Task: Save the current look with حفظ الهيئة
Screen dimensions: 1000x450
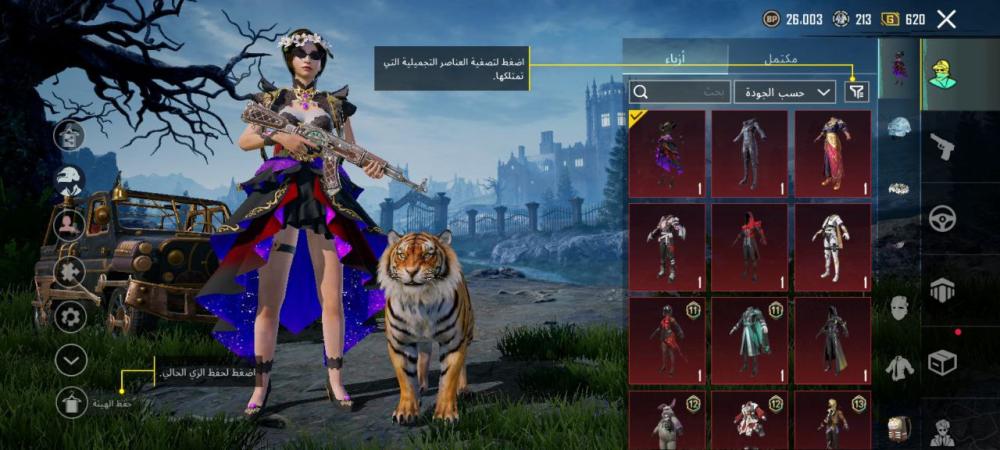Action: [71, 403]
